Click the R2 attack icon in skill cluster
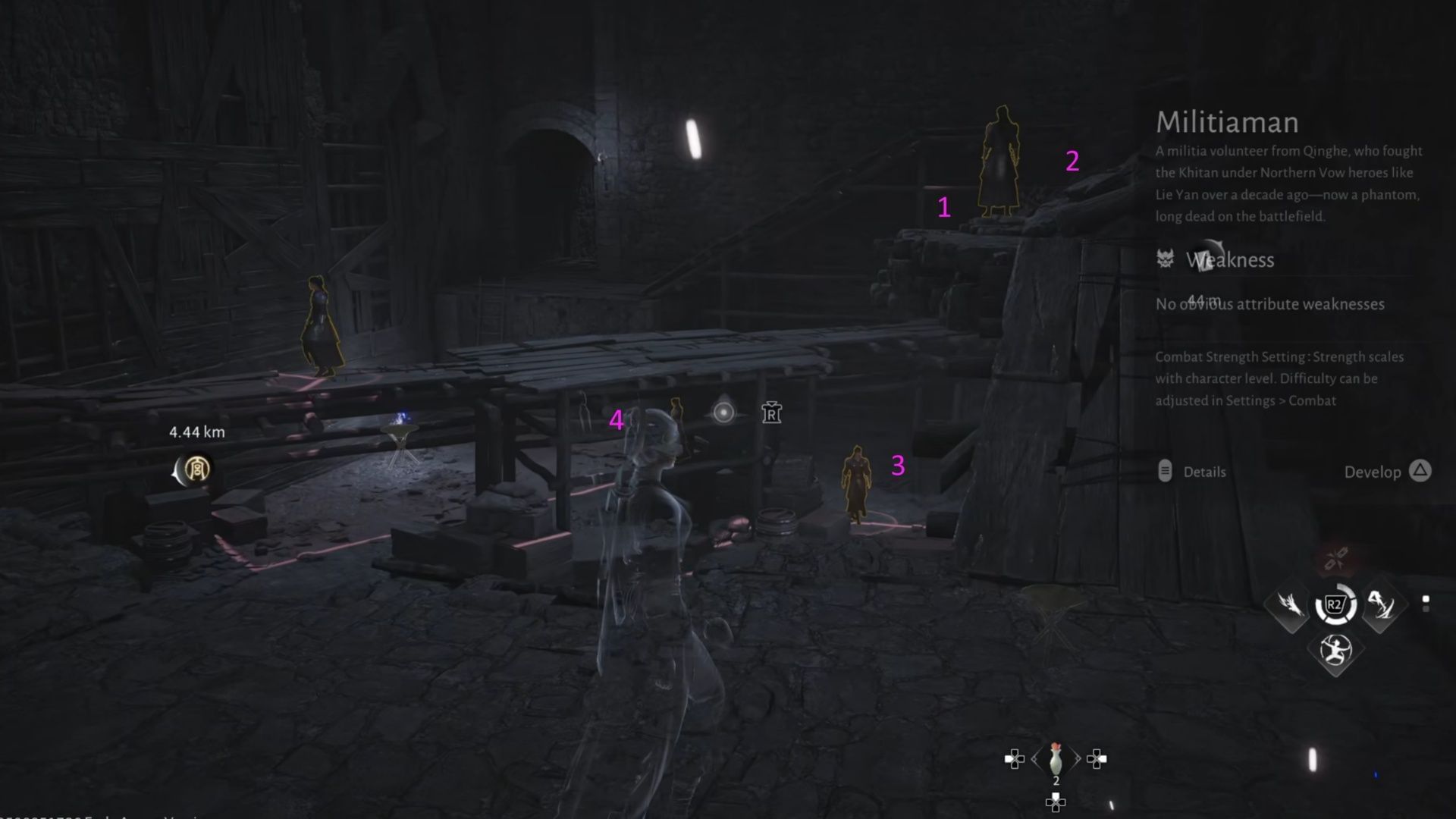 point(1334,603)
